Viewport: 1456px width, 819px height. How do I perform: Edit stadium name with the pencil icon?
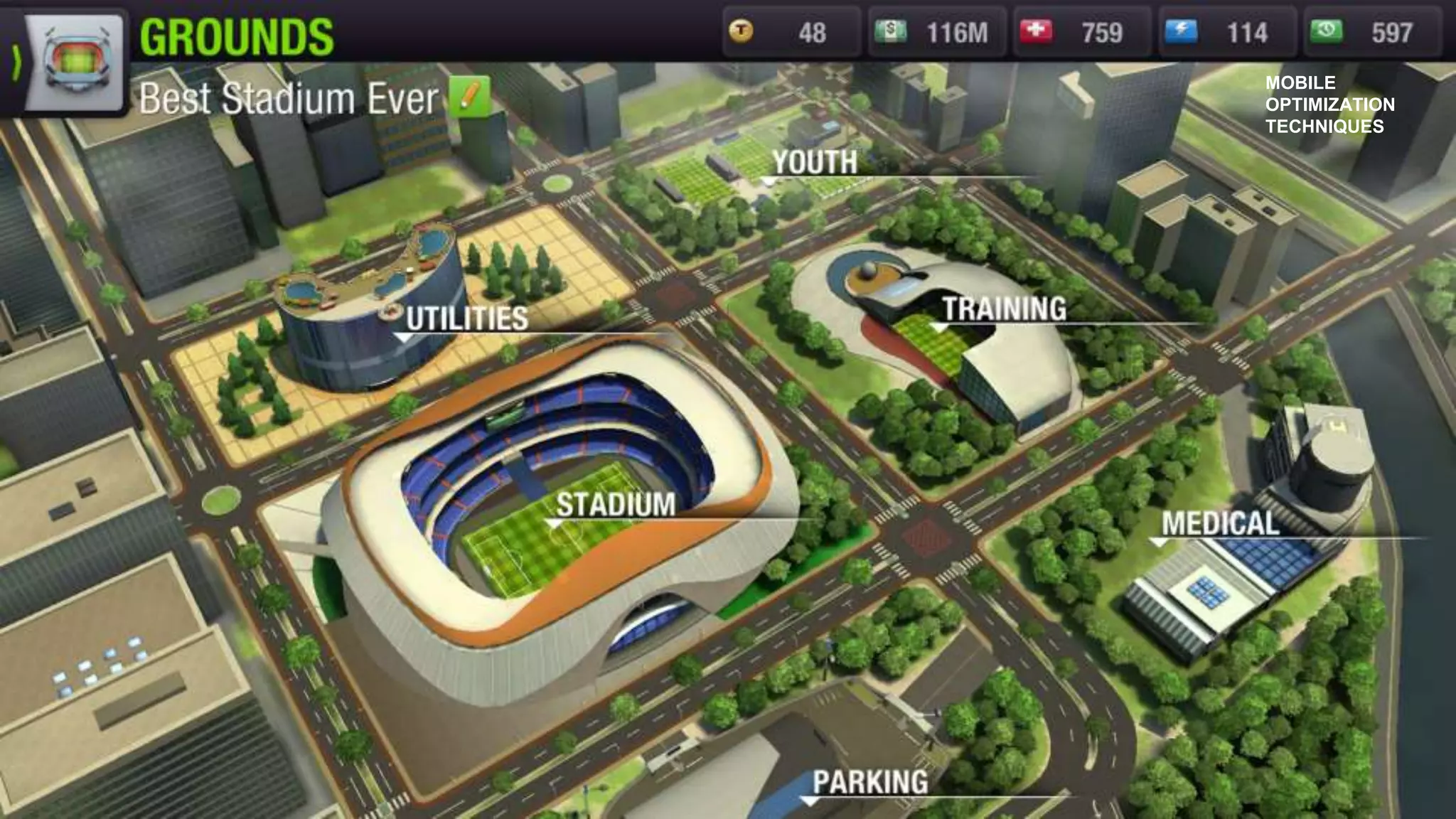(470, 97)
